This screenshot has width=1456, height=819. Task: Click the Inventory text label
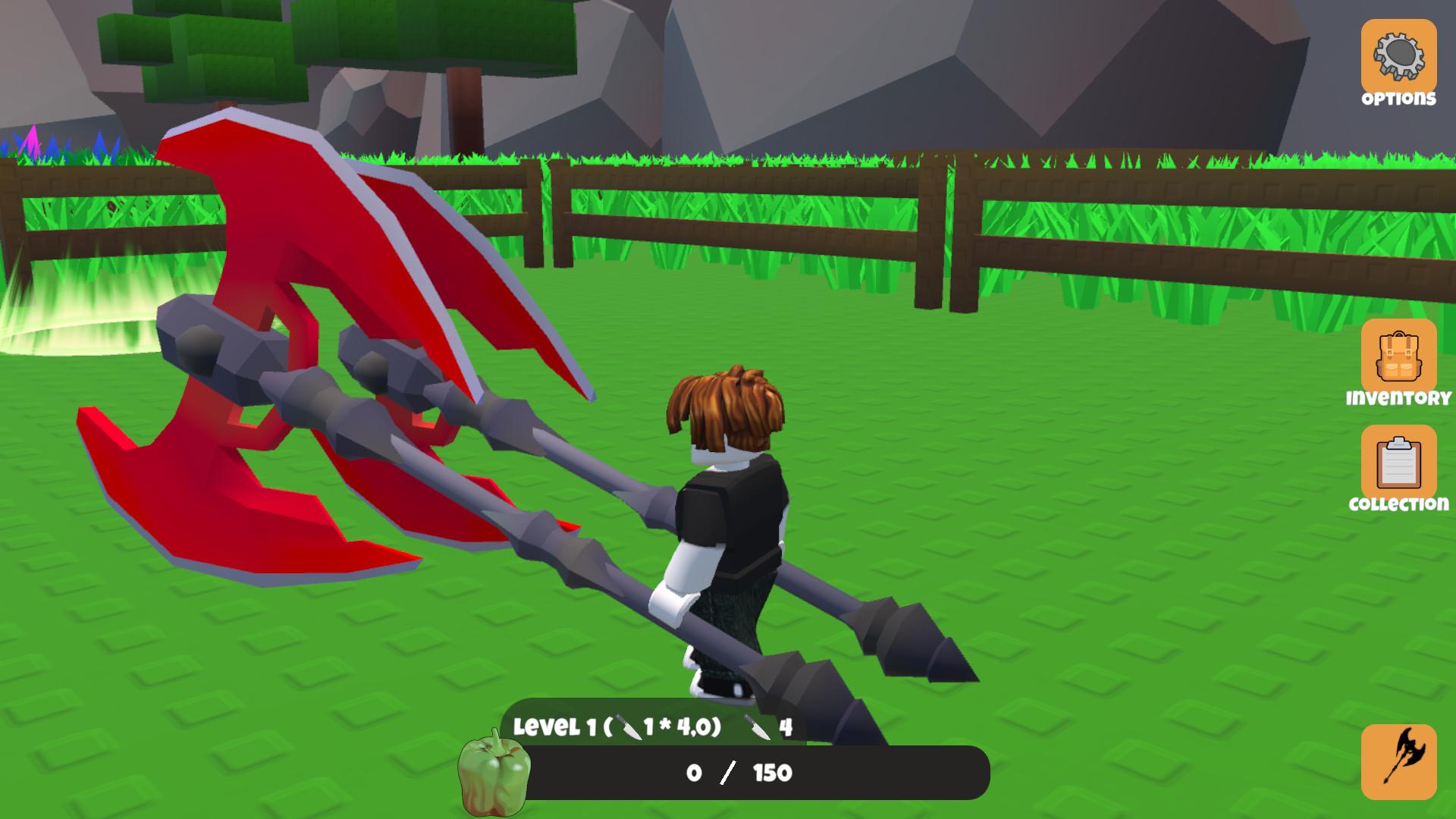click(x=1398, y=397)
